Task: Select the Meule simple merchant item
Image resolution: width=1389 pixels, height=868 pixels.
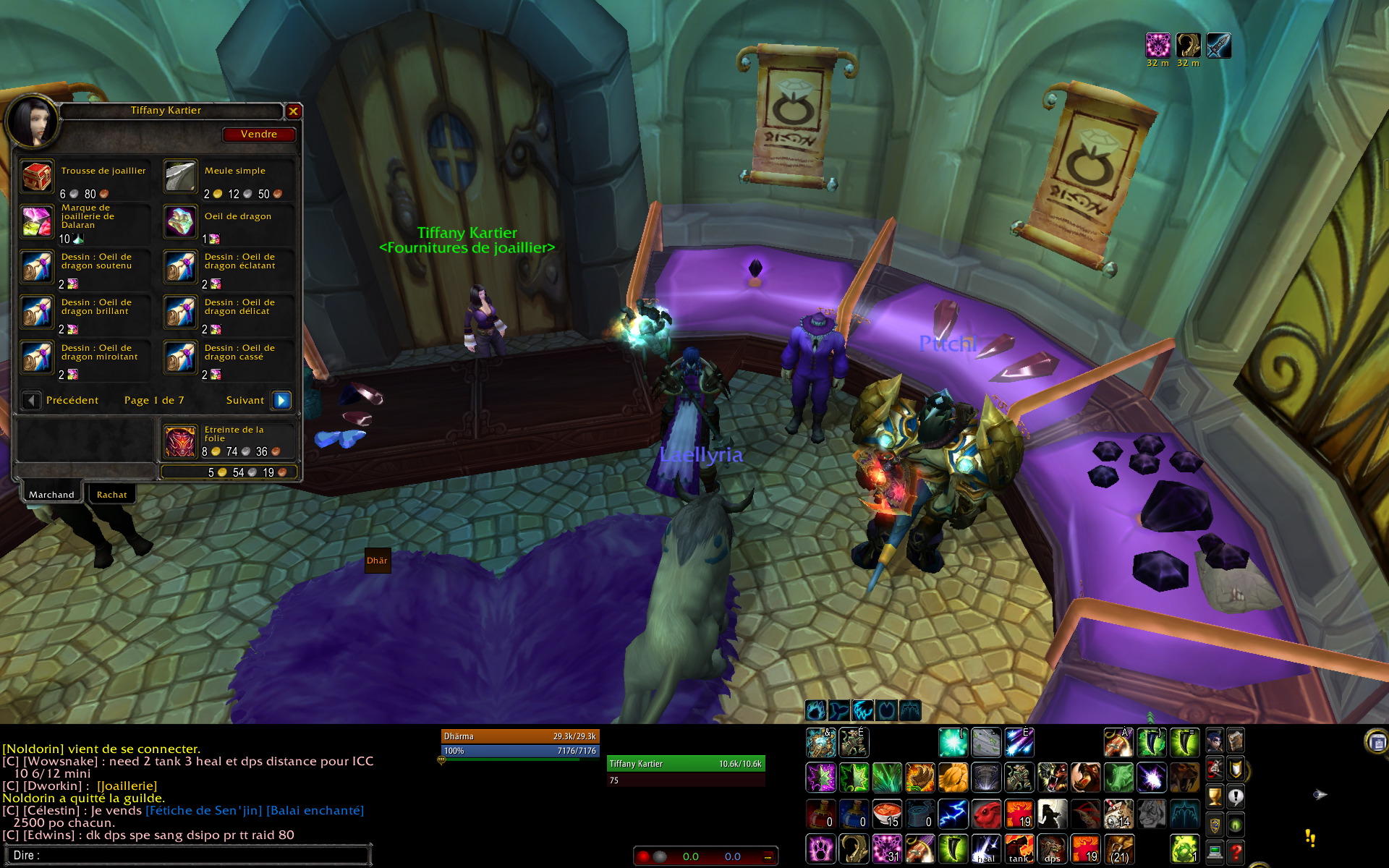Action: (180, 176)
